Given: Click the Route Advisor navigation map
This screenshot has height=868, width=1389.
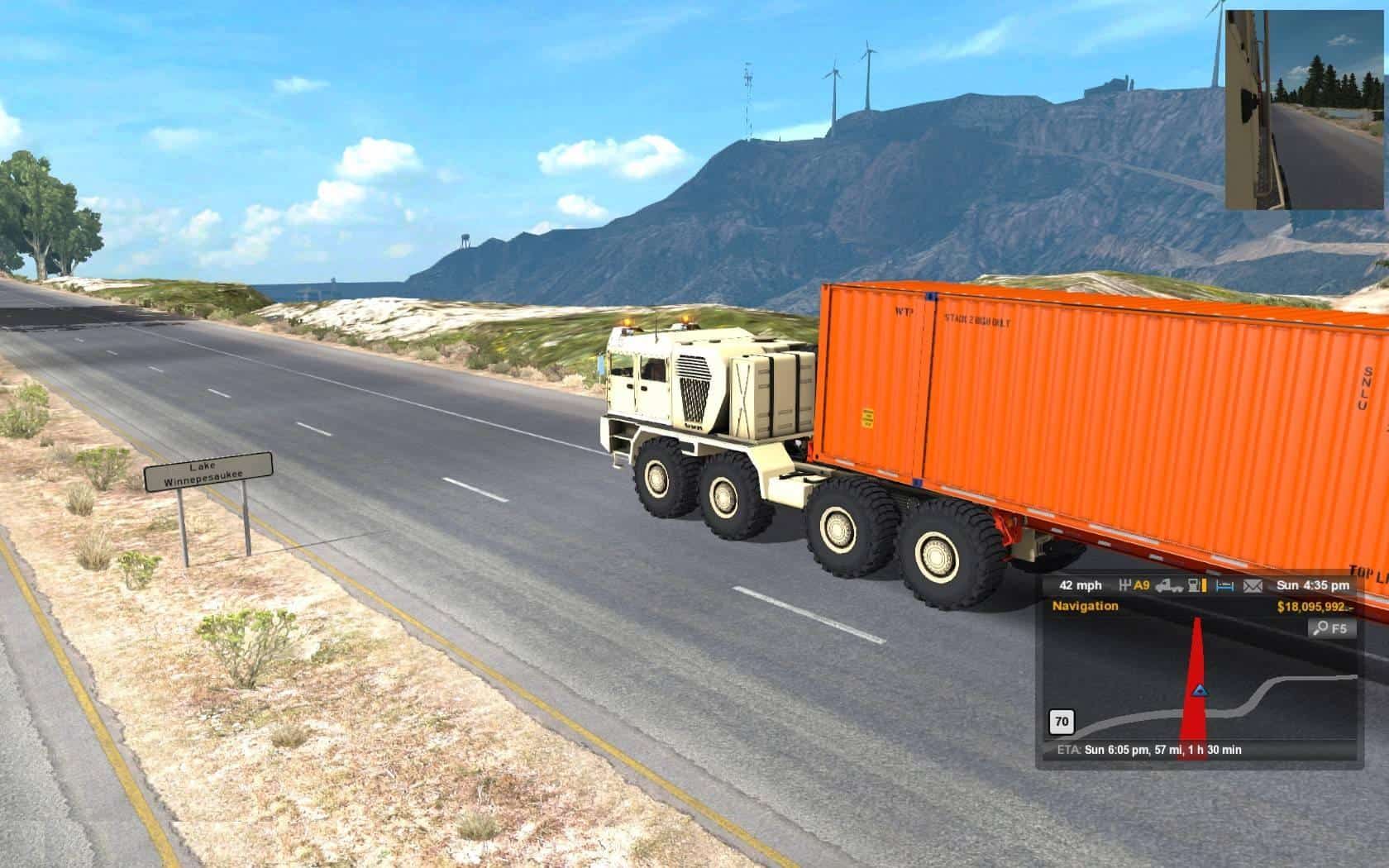Looking at the screenshot, I should point(1199,686).
